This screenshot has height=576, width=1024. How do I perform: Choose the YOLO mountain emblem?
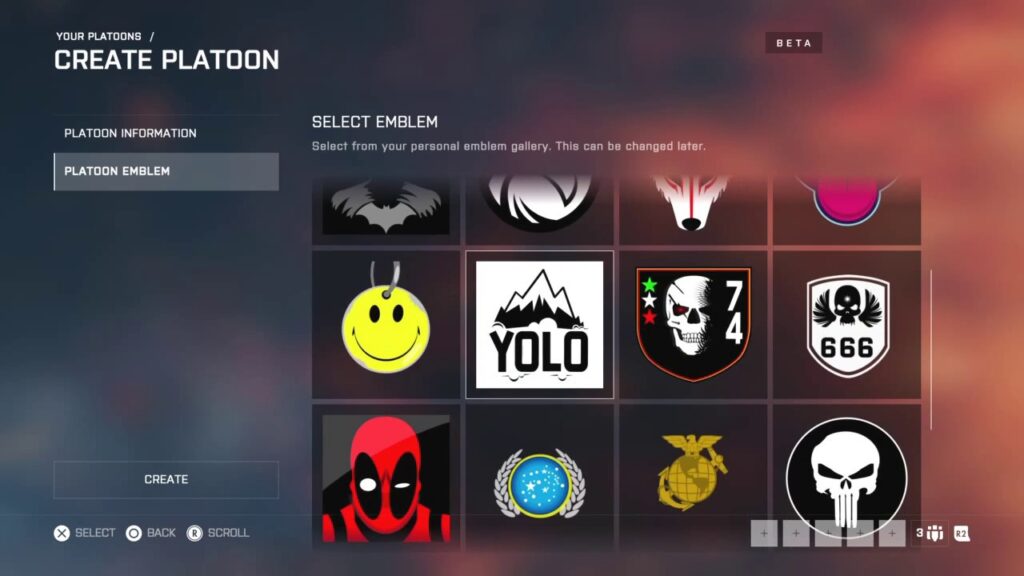click(540, 325)
